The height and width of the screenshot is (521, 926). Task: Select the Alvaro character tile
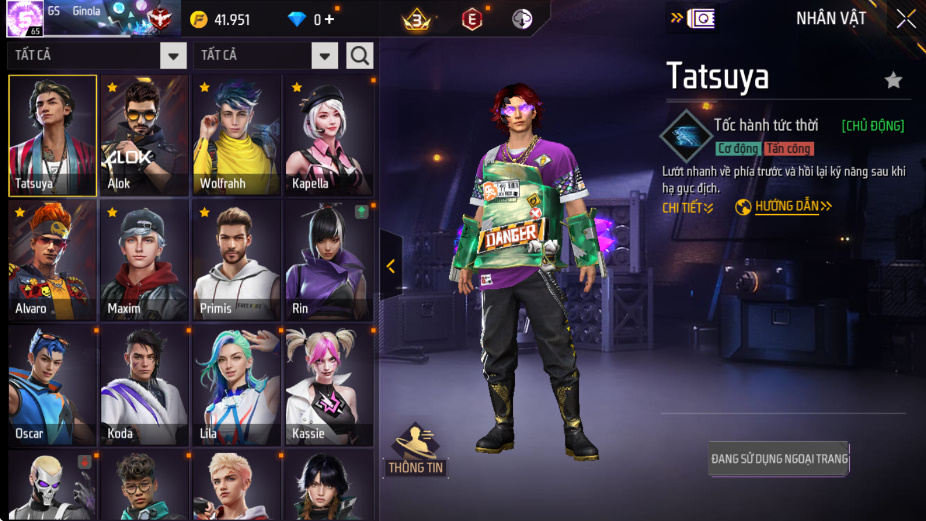(52, 260)
